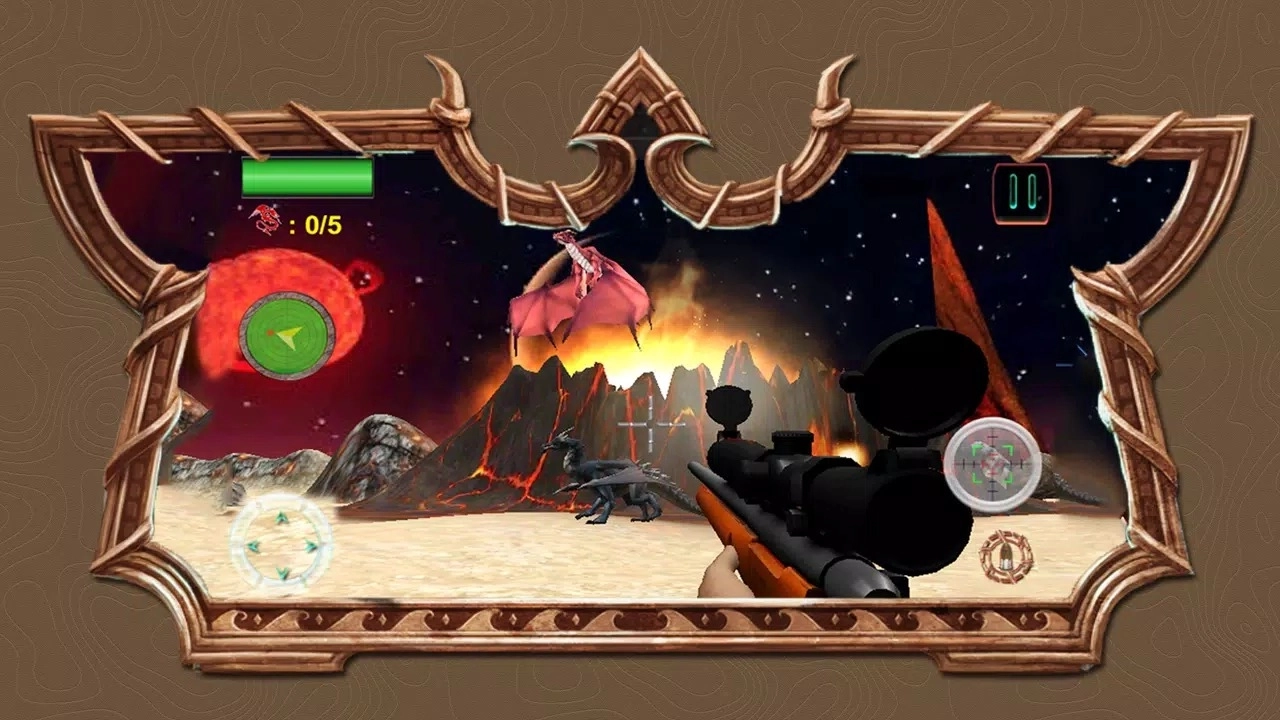Tap the green target lock in the scope button

click(x=990, y=465)
